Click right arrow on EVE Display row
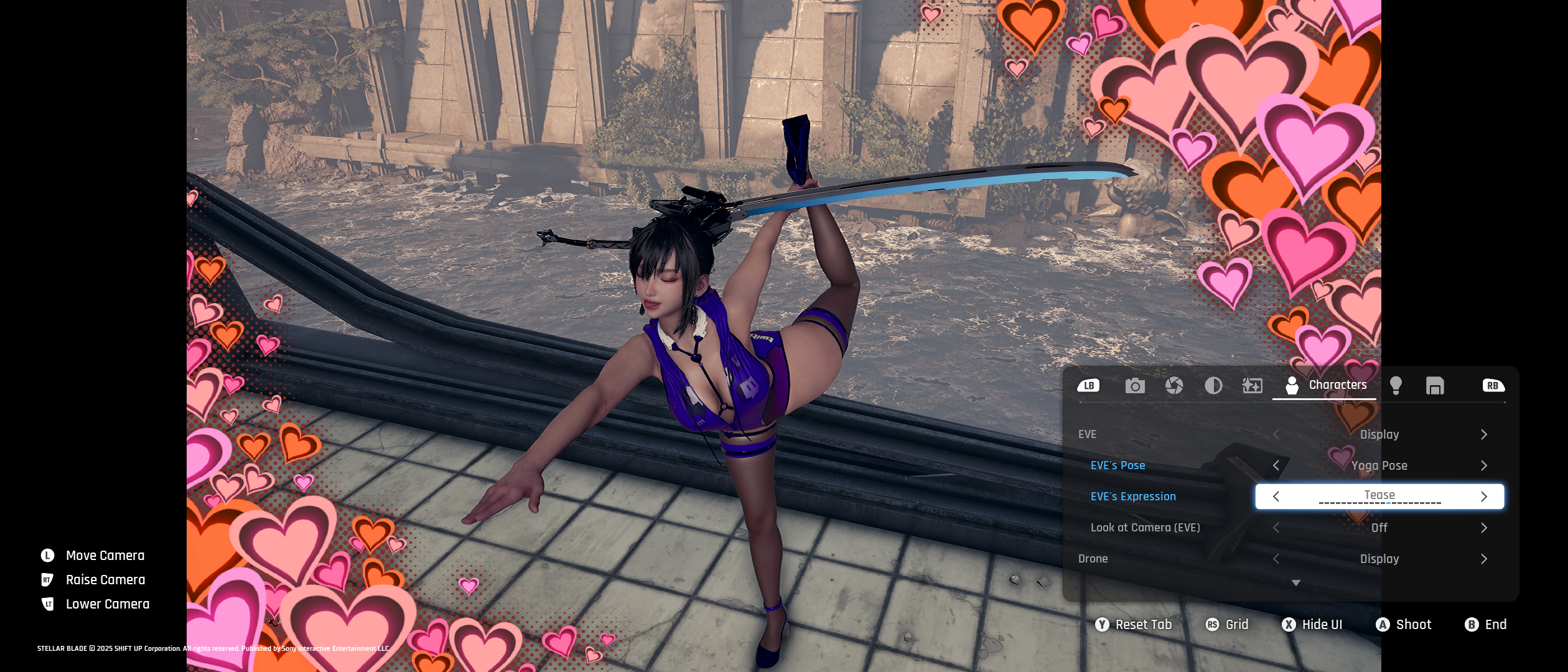 click(1484, 434)
